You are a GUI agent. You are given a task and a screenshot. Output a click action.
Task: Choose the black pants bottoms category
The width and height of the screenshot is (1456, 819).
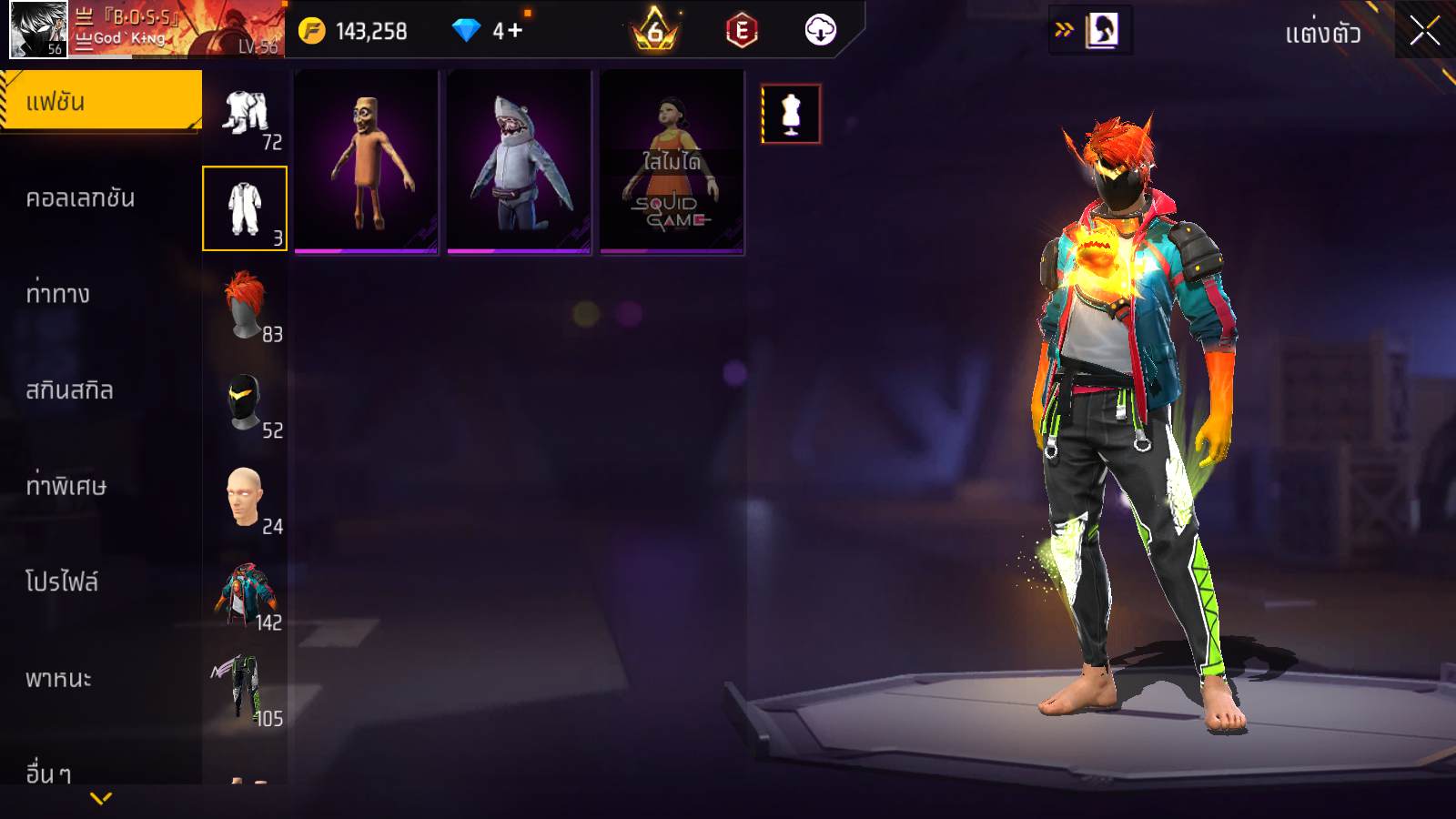point(245,689)
